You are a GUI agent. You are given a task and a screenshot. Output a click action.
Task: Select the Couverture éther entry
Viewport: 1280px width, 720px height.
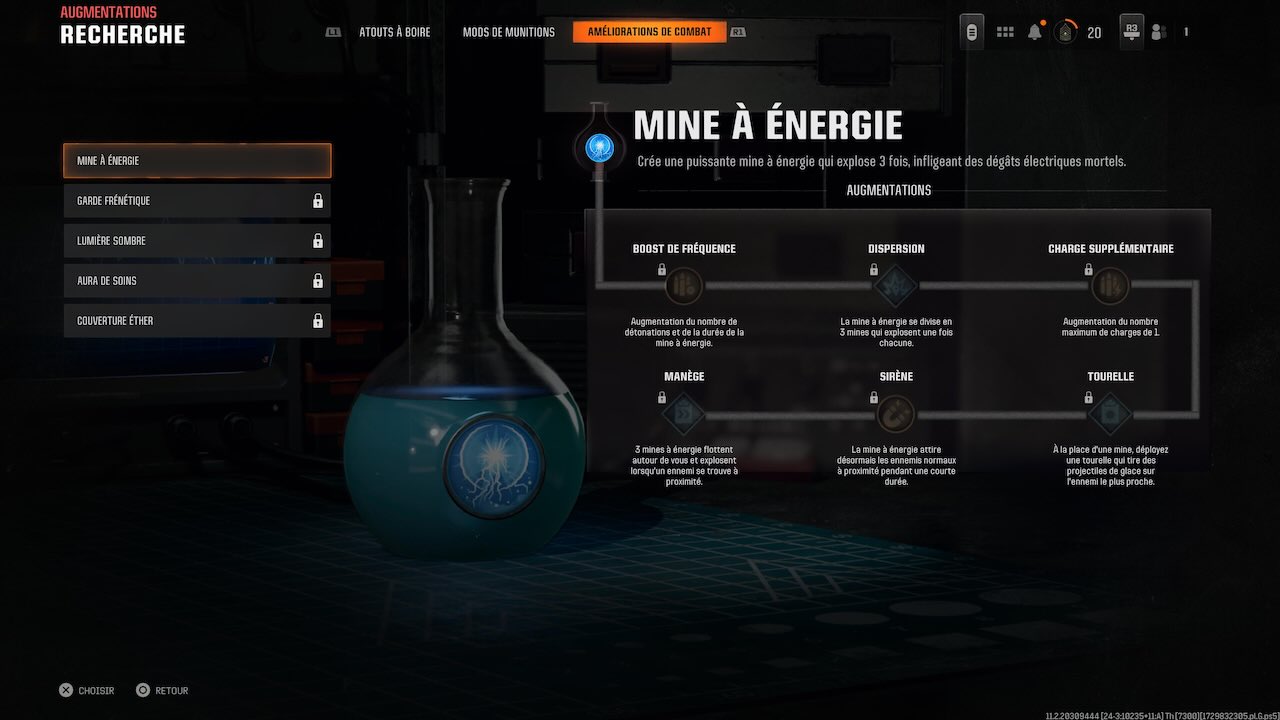197,321
